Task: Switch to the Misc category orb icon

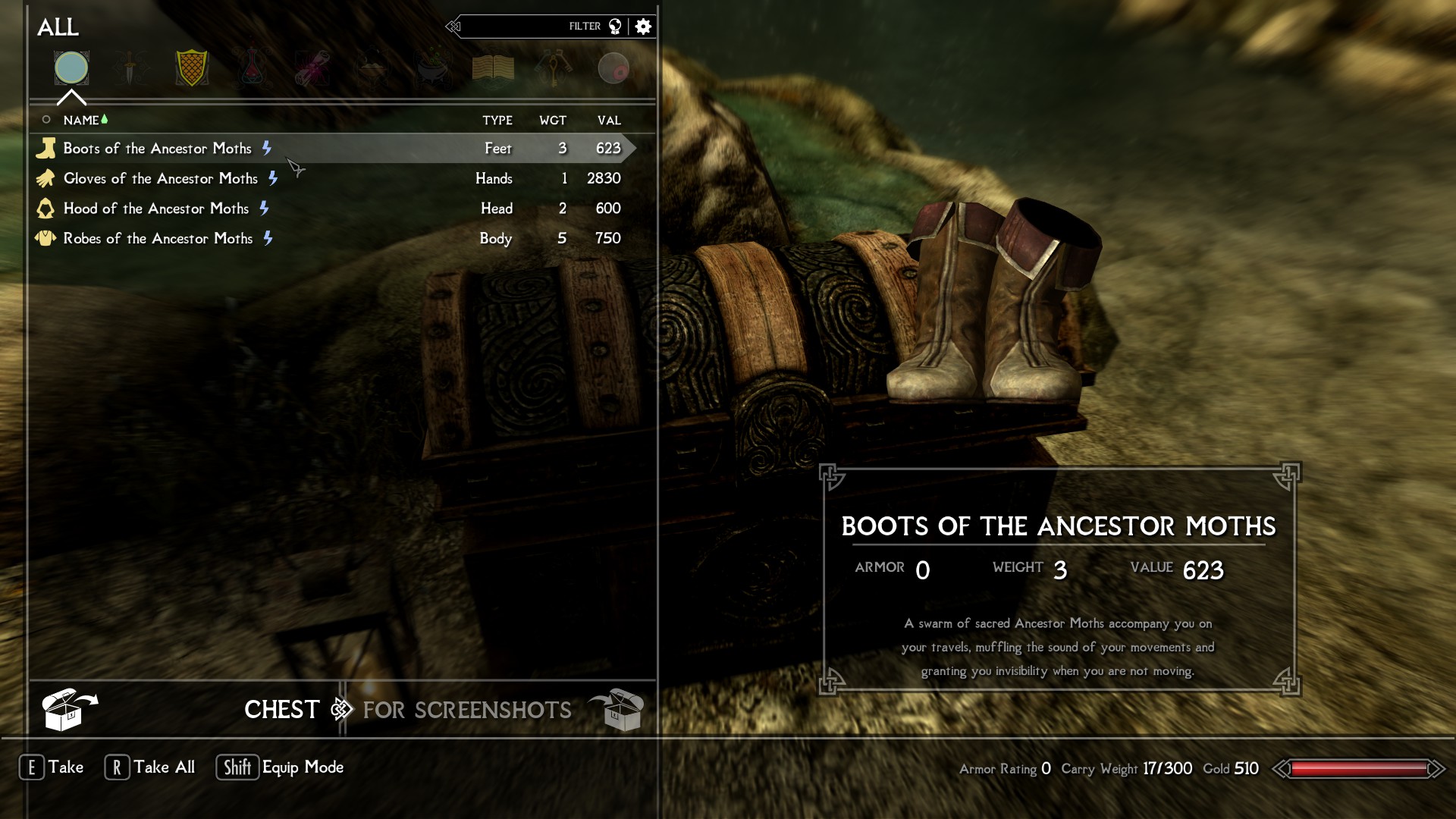Action: click(x=613, y=68)
